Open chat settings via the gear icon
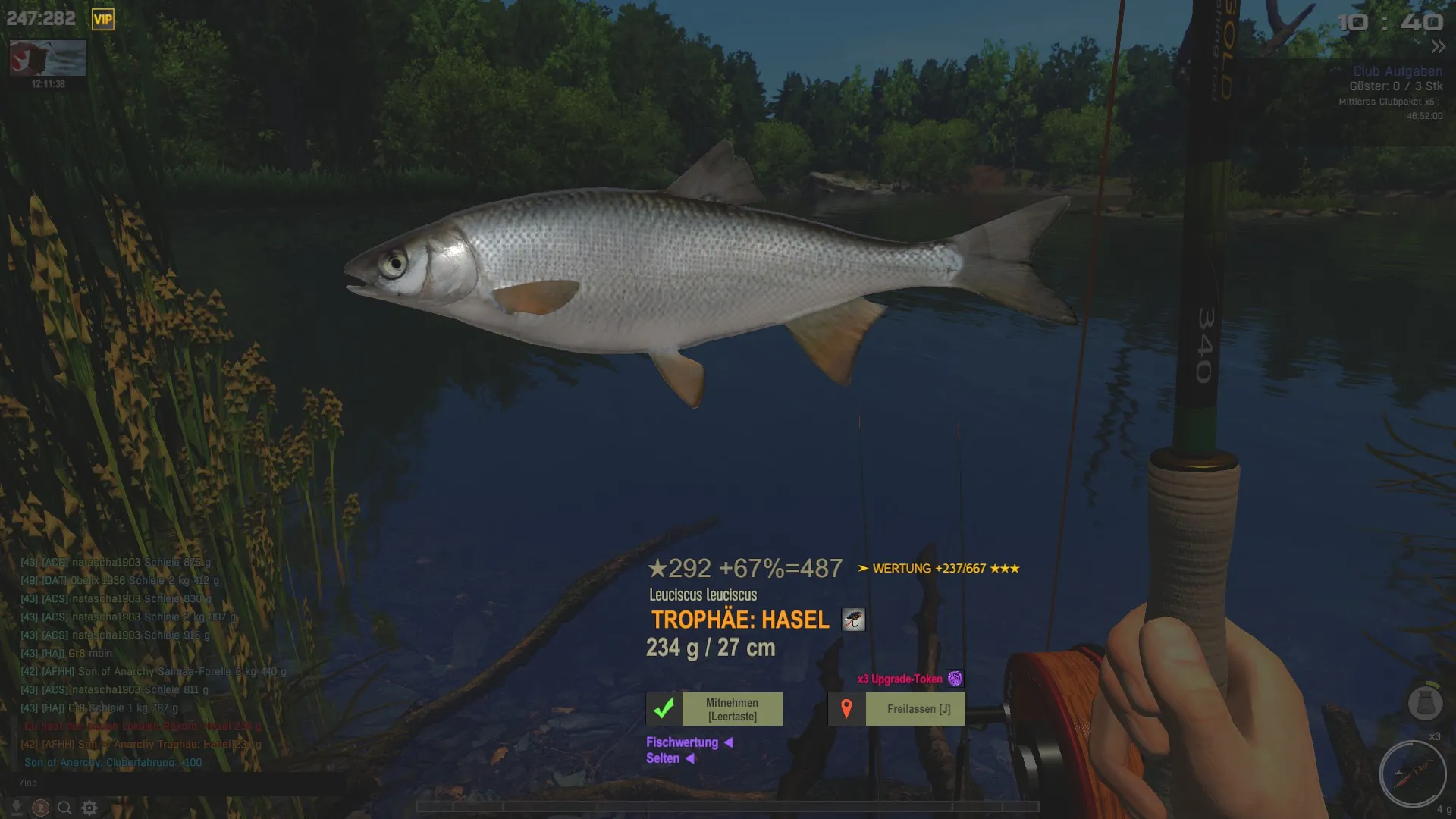The image size is (1456, 819). coord(89,808)
